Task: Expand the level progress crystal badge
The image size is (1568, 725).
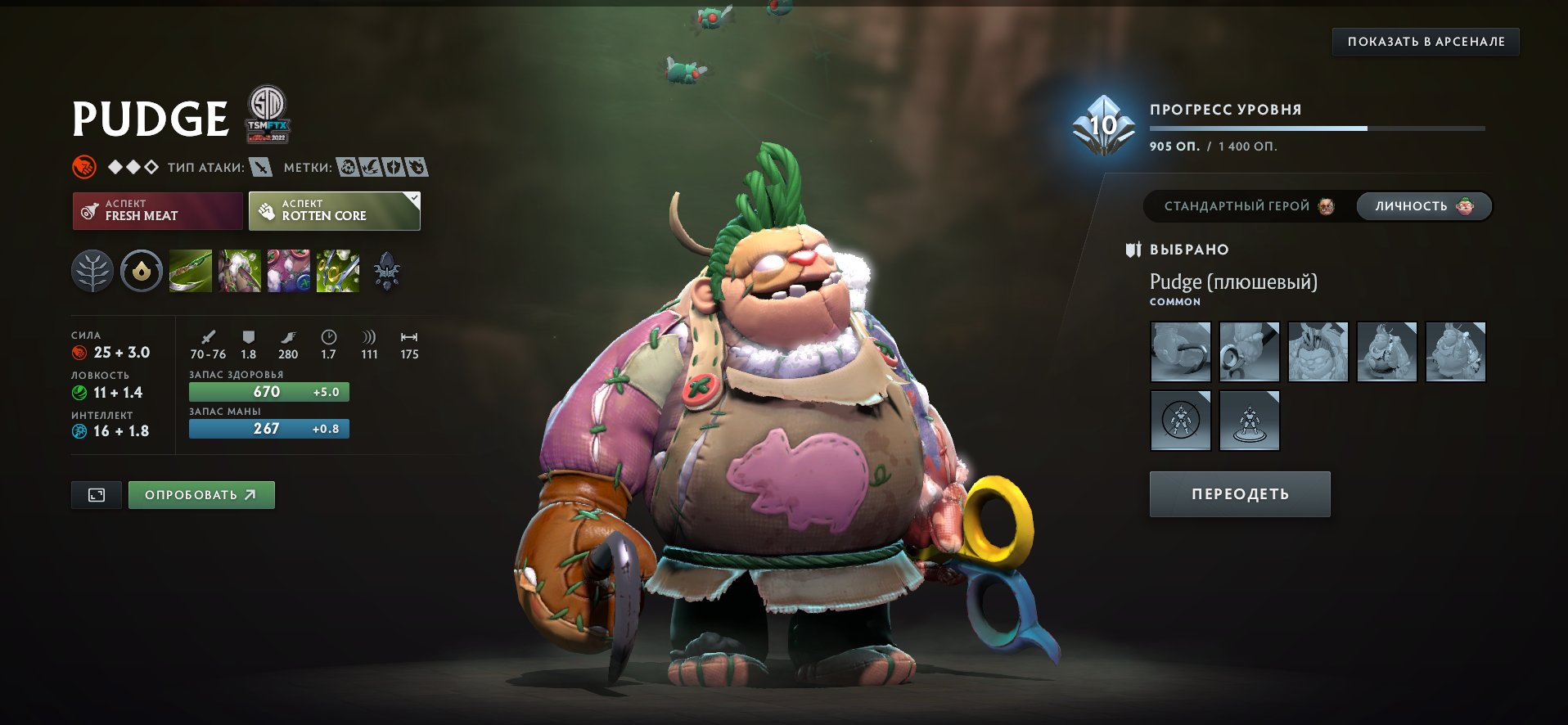Action: coord(1102,127)
